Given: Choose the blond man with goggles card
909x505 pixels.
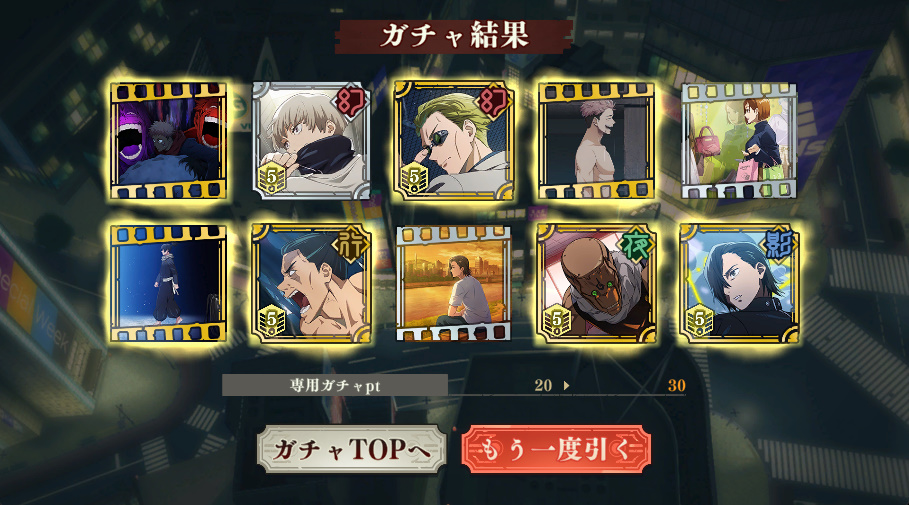Looking at the screenshot, I should [x=454, y=140].
